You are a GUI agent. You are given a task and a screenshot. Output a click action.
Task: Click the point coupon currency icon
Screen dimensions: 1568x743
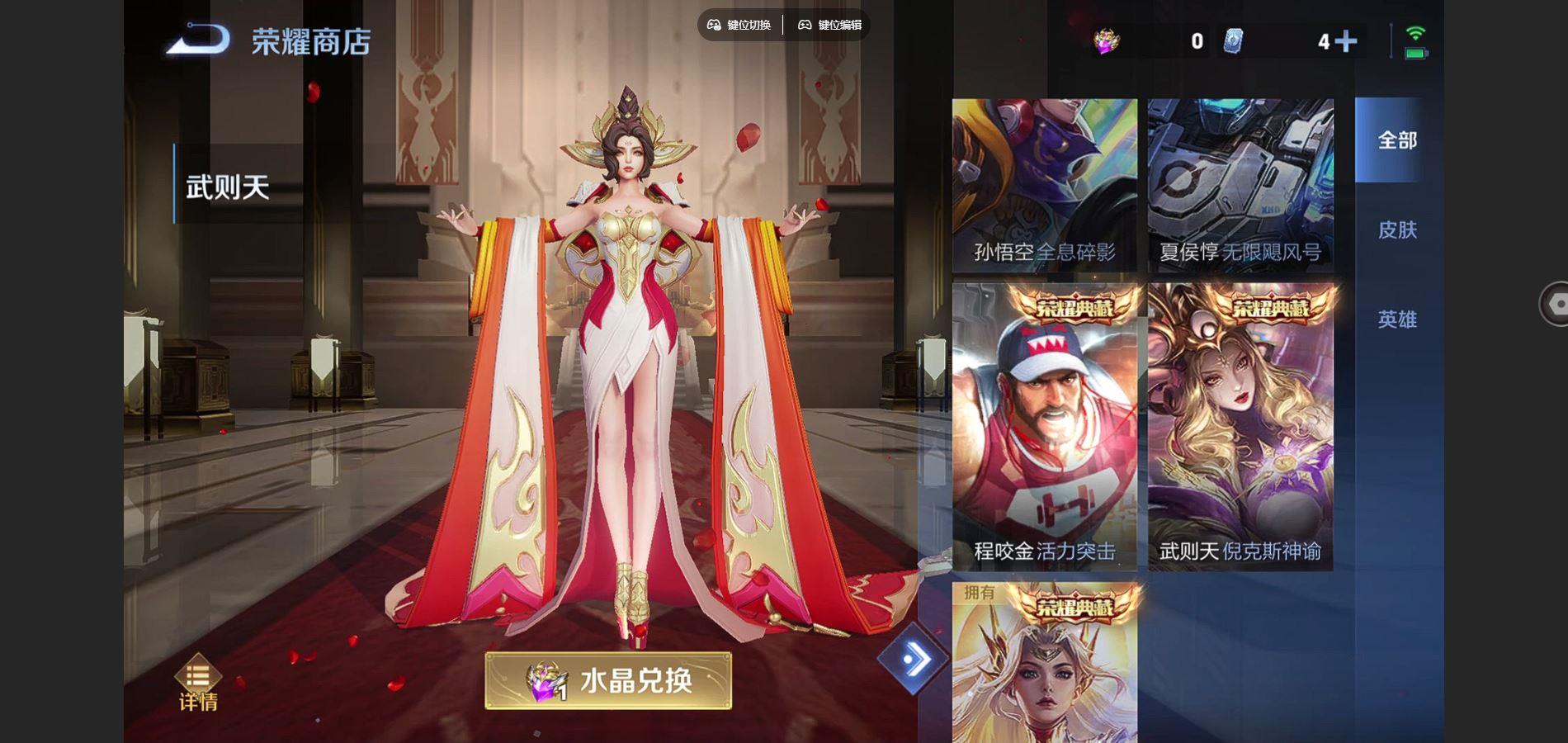click(1232, 41)
